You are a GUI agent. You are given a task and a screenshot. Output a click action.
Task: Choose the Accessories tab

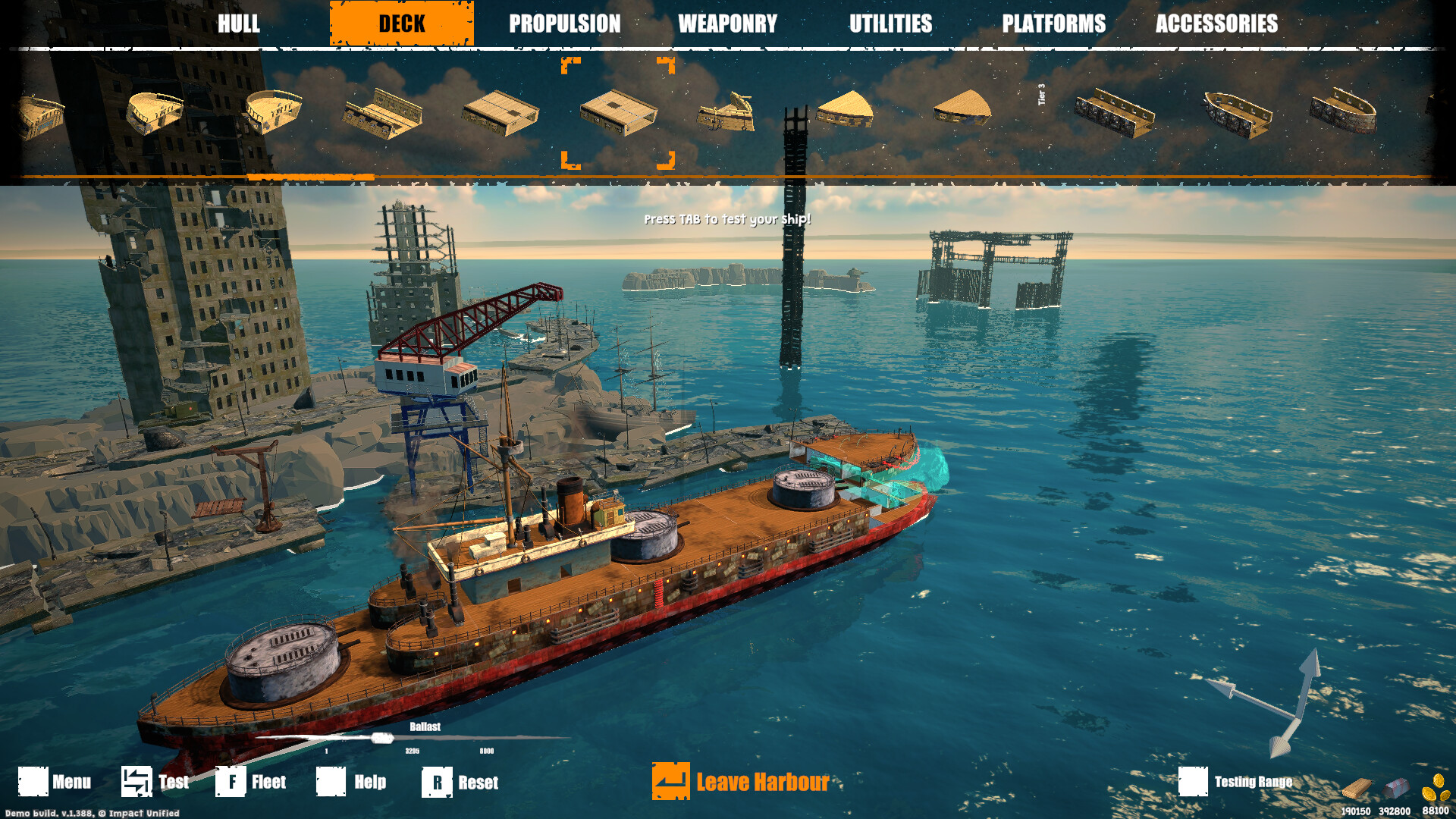click(1216, 24)
